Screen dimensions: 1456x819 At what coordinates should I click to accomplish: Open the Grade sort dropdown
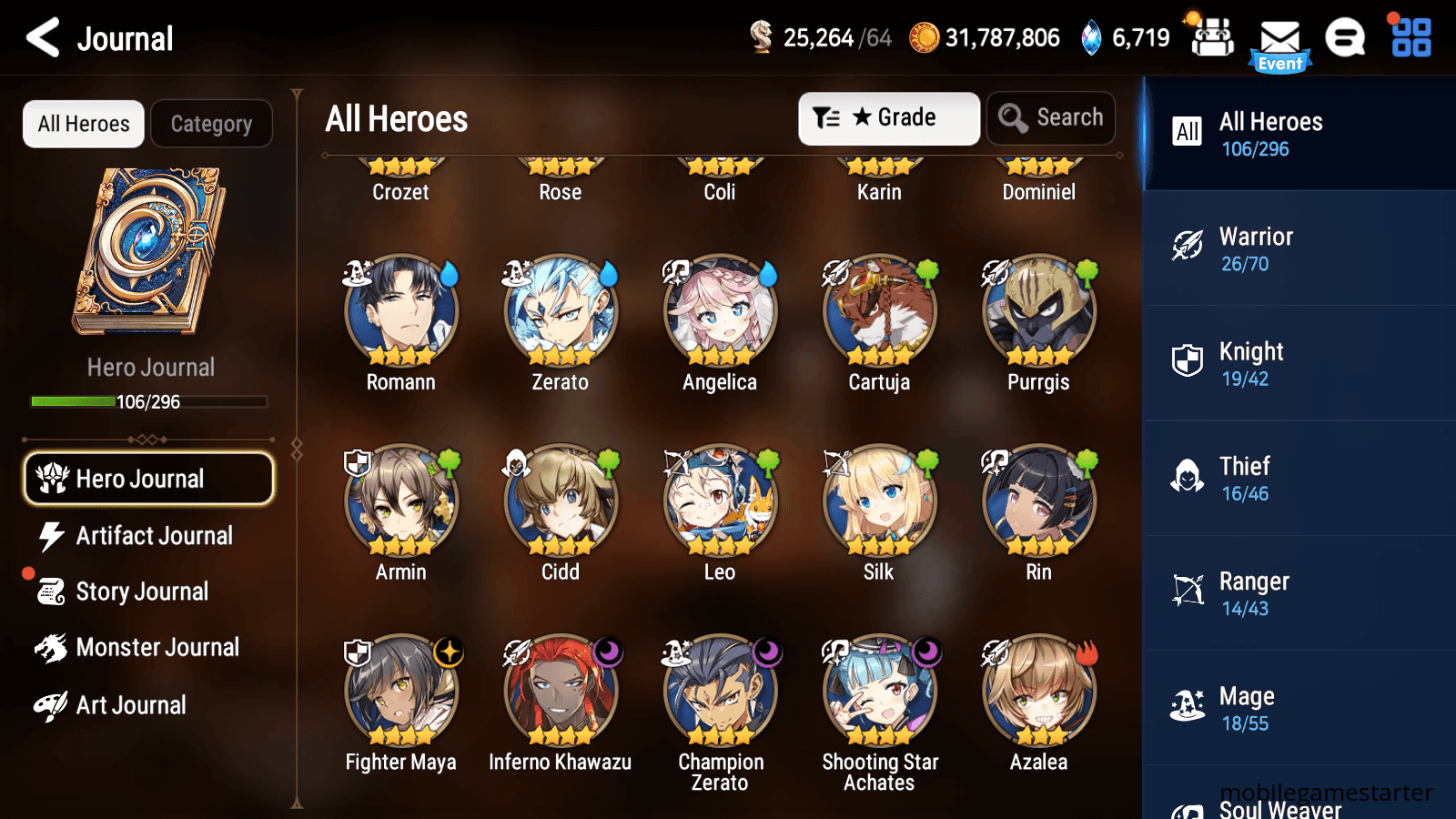coord(888,118)
